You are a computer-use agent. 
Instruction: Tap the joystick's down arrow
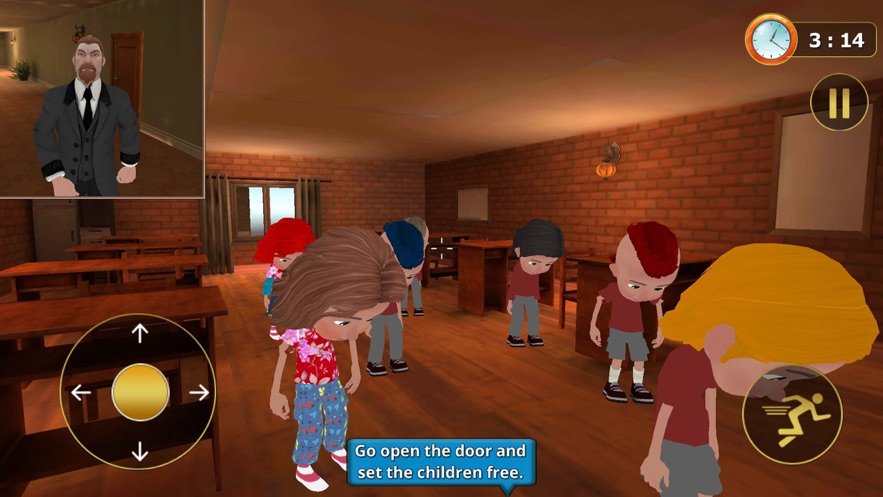coord(140,451)
